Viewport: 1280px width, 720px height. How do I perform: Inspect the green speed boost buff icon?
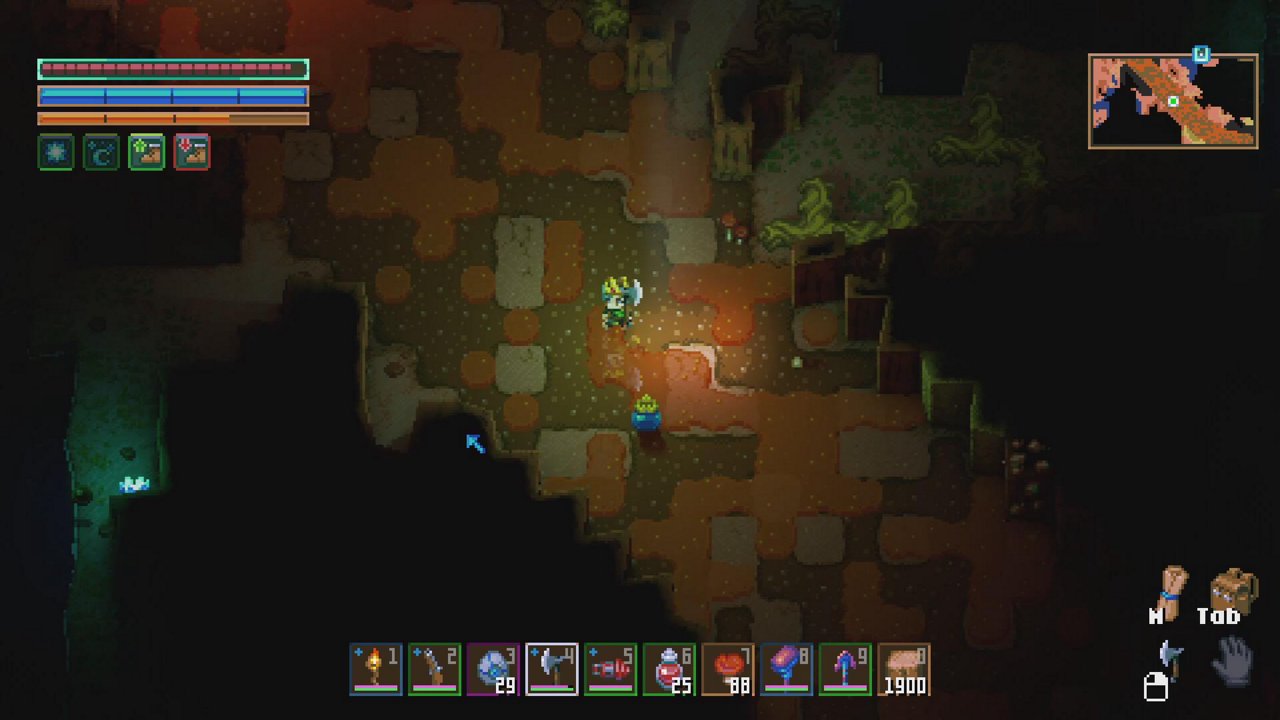click(147, 152)
